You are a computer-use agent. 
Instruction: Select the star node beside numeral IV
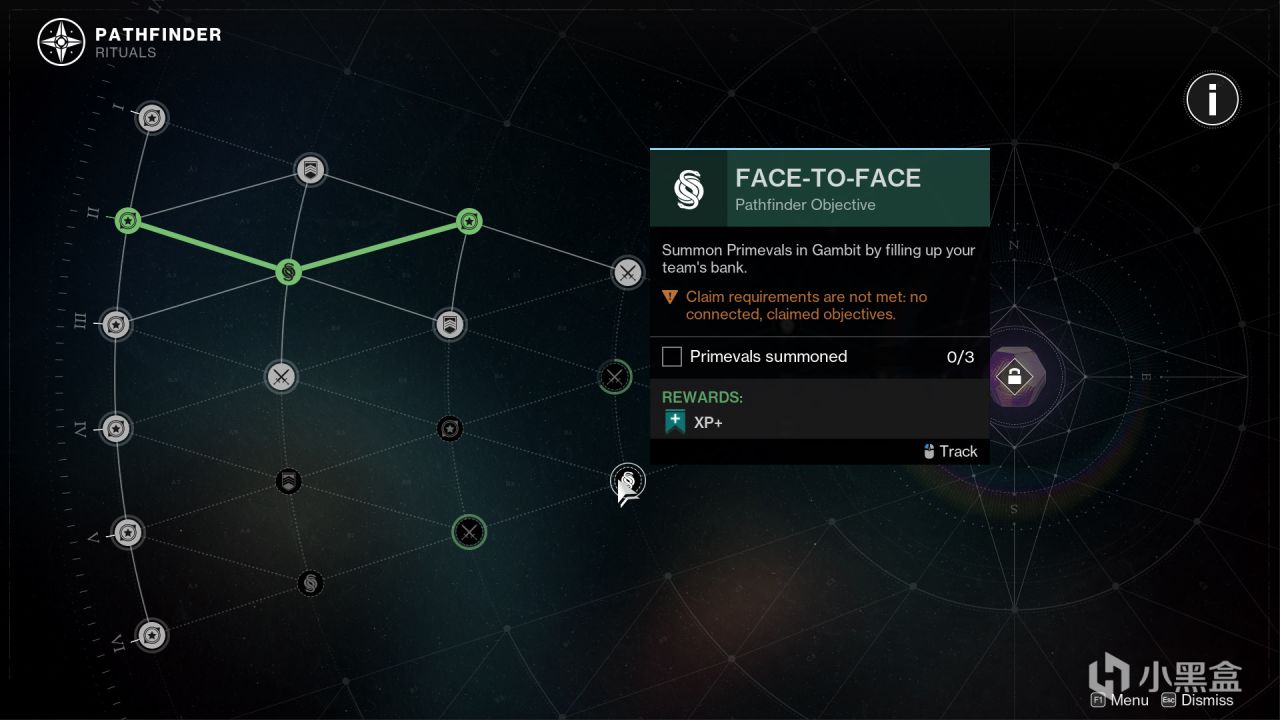(116, 429)
